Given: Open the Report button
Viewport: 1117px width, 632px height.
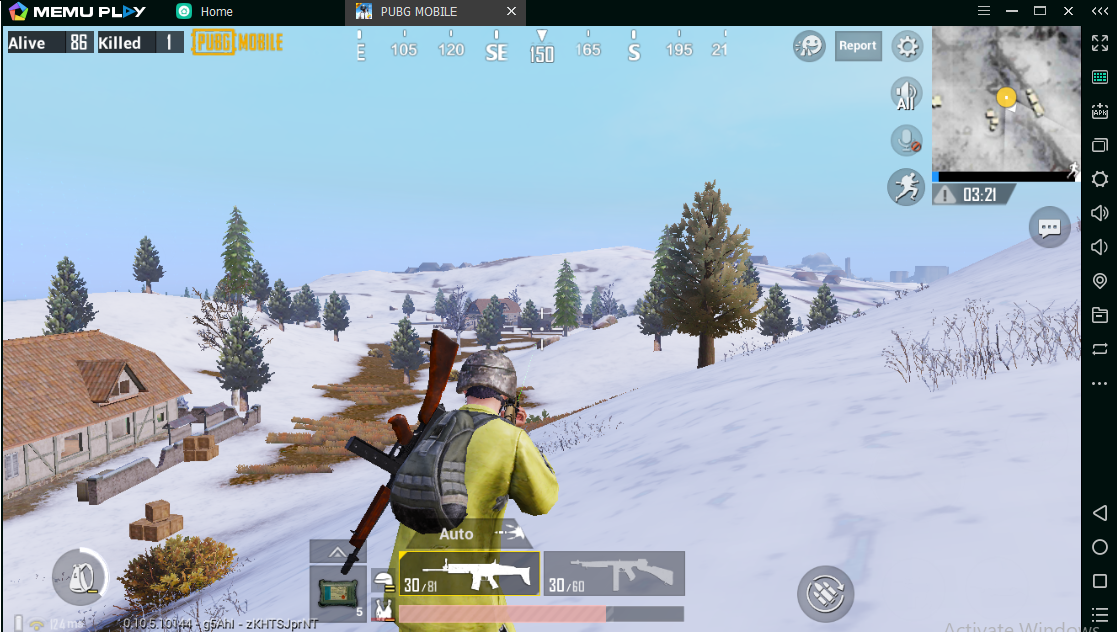Looking at the screenshot, I should [x=857, y=46].
